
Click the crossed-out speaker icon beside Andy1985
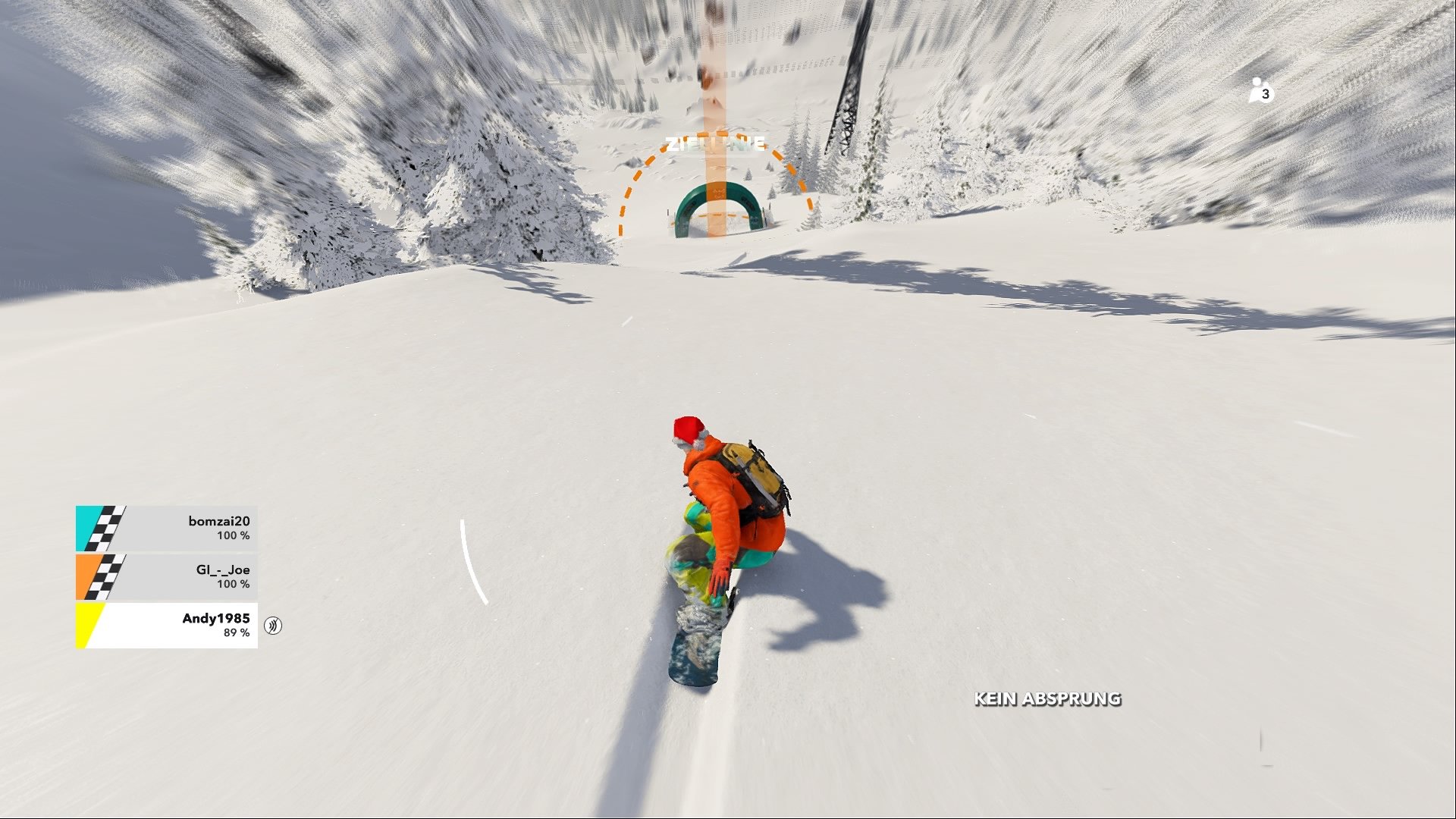click(273, 626)
